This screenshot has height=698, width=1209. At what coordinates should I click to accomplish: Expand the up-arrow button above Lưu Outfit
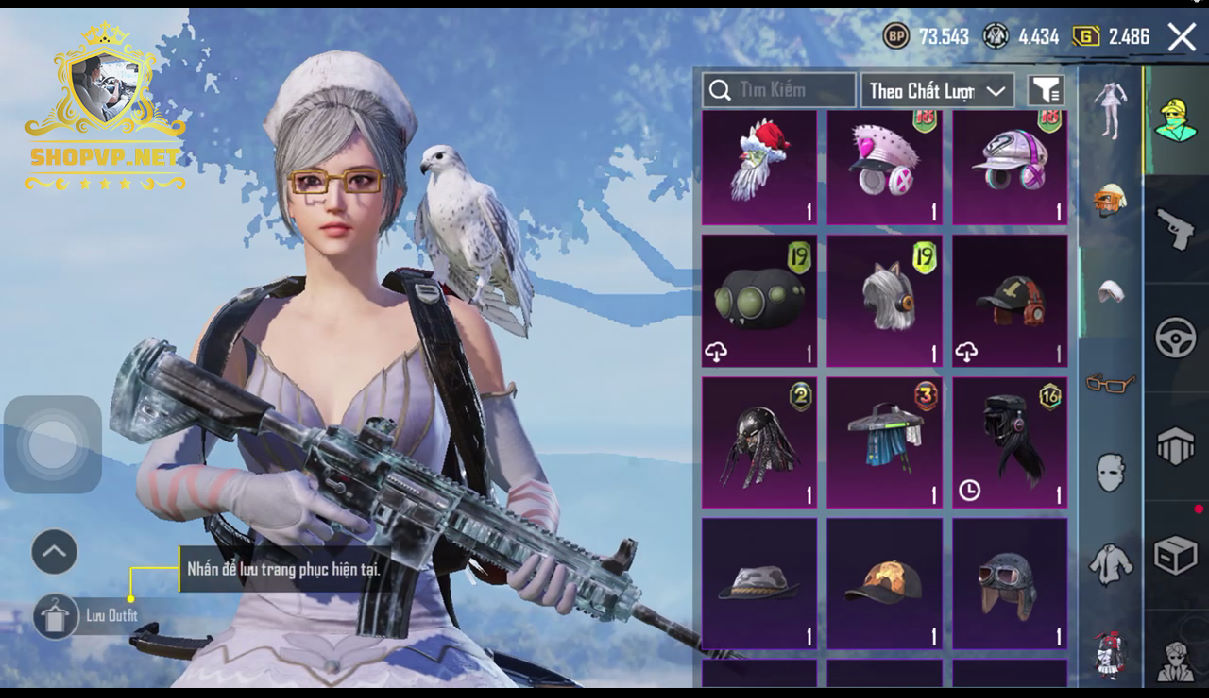coord(55,551)
